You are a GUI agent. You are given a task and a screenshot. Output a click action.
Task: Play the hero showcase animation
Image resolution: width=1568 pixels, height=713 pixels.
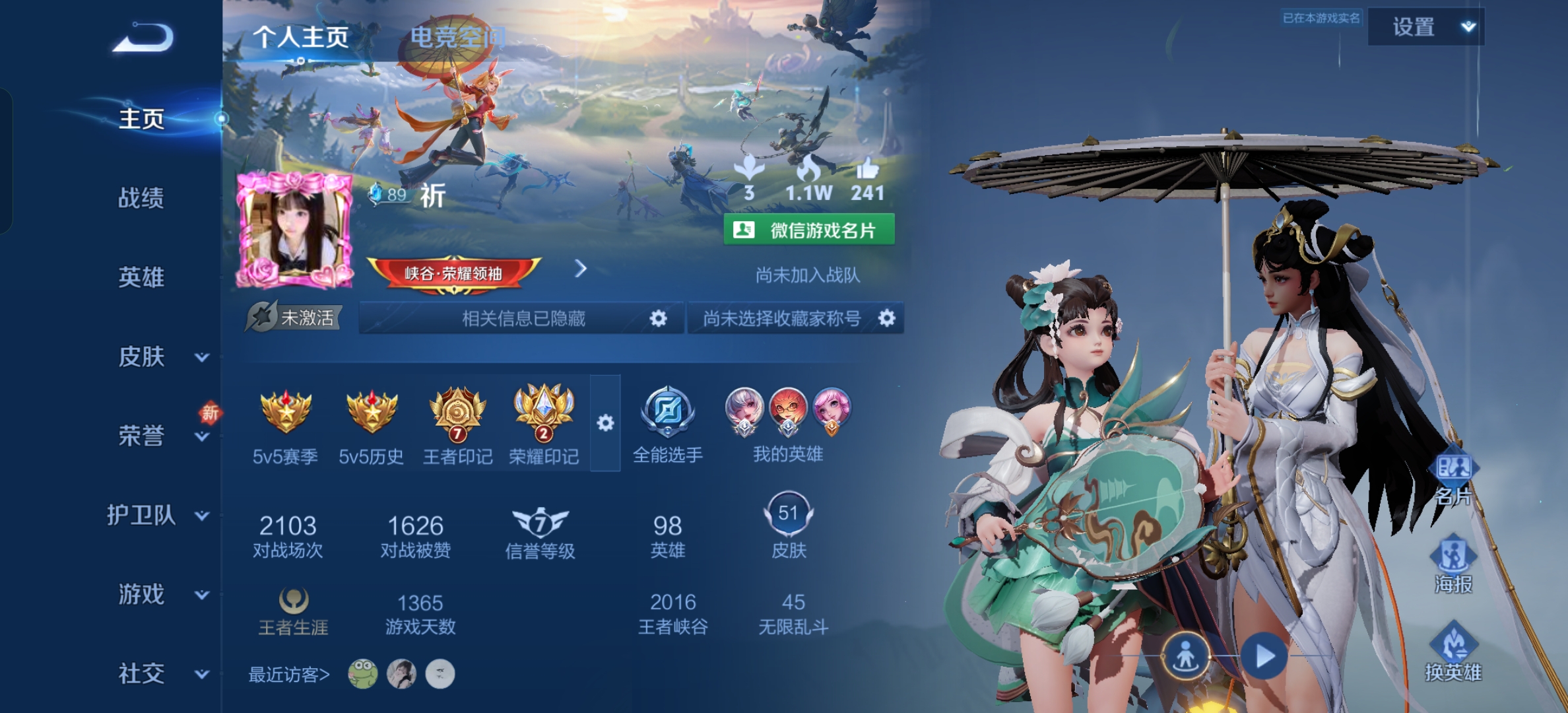click(1264, 656)
